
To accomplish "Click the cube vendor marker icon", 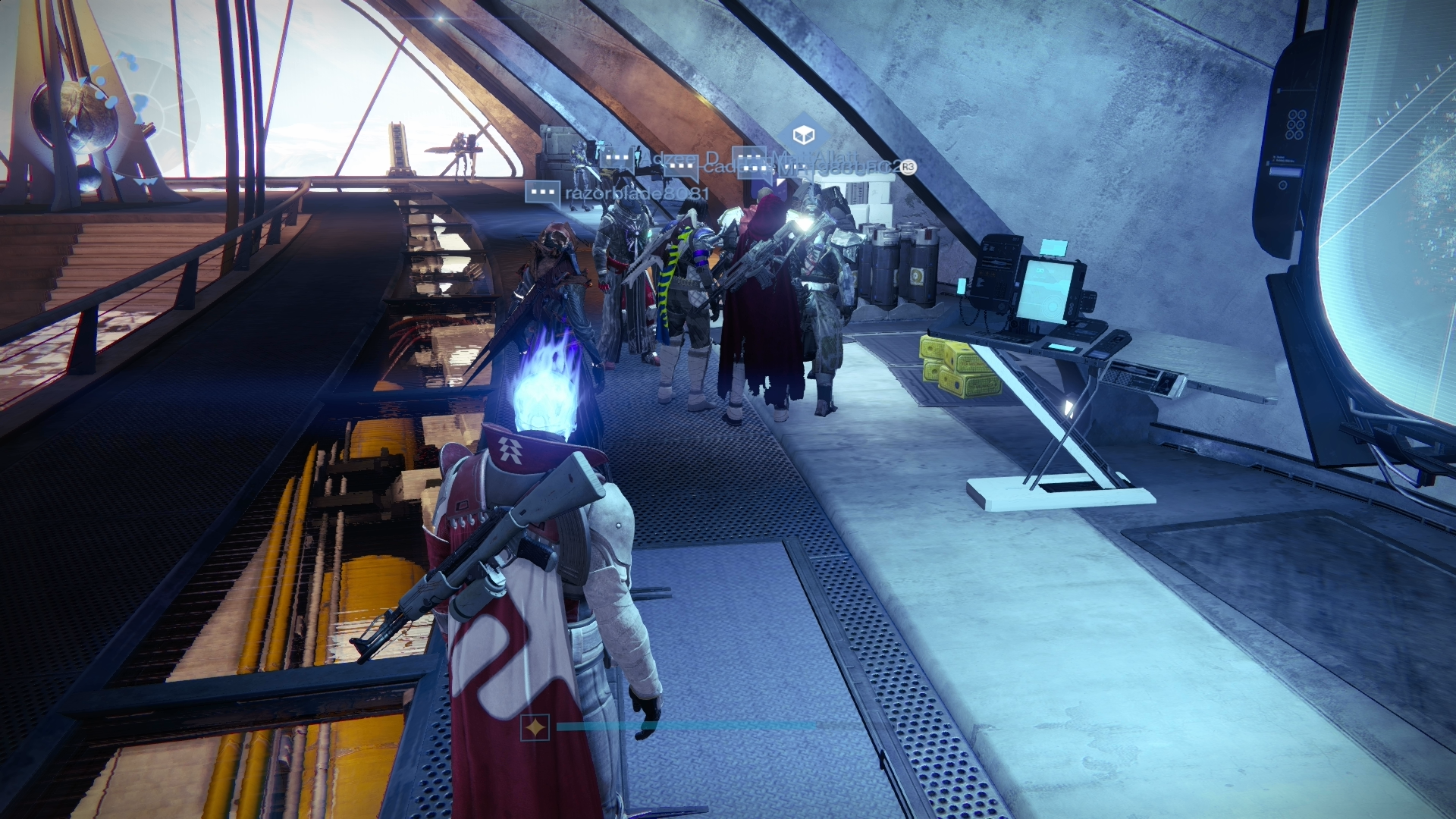I will coord(803,136).
